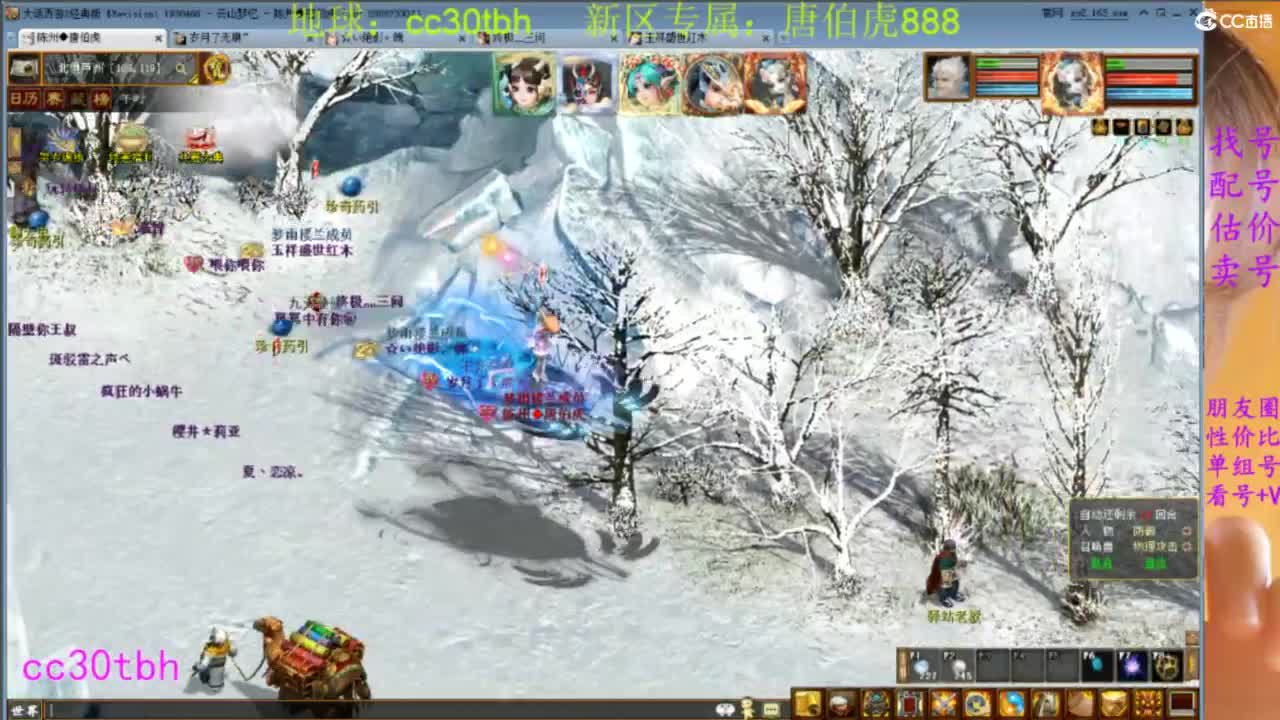Select the skill icon in slot F1

920,667
